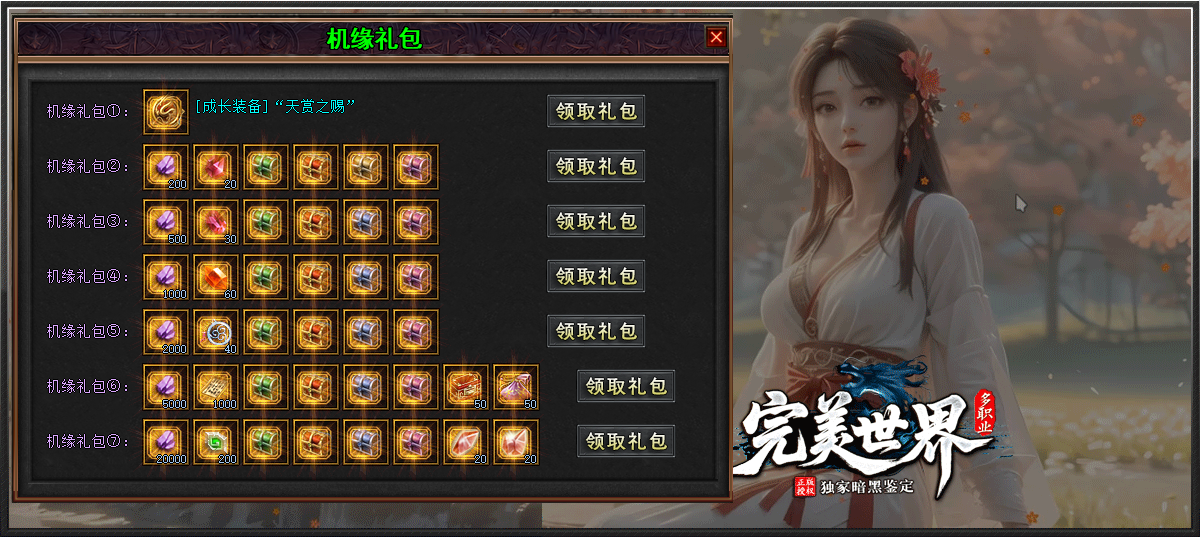Select the white swirl item with 40
The width and height of the screenshot is (1200, 537).
[216, 331]
